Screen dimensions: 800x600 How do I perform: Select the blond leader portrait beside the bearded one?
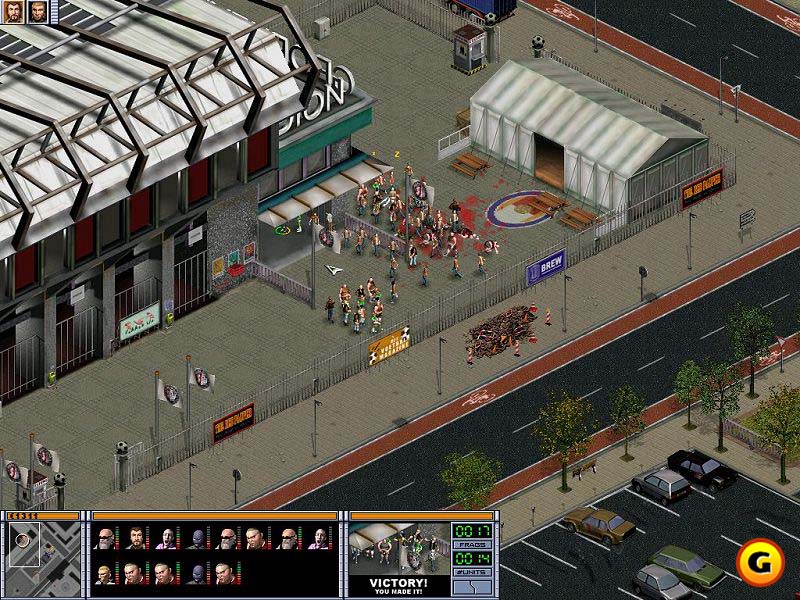pyautogui.click(x=38, y=11)
